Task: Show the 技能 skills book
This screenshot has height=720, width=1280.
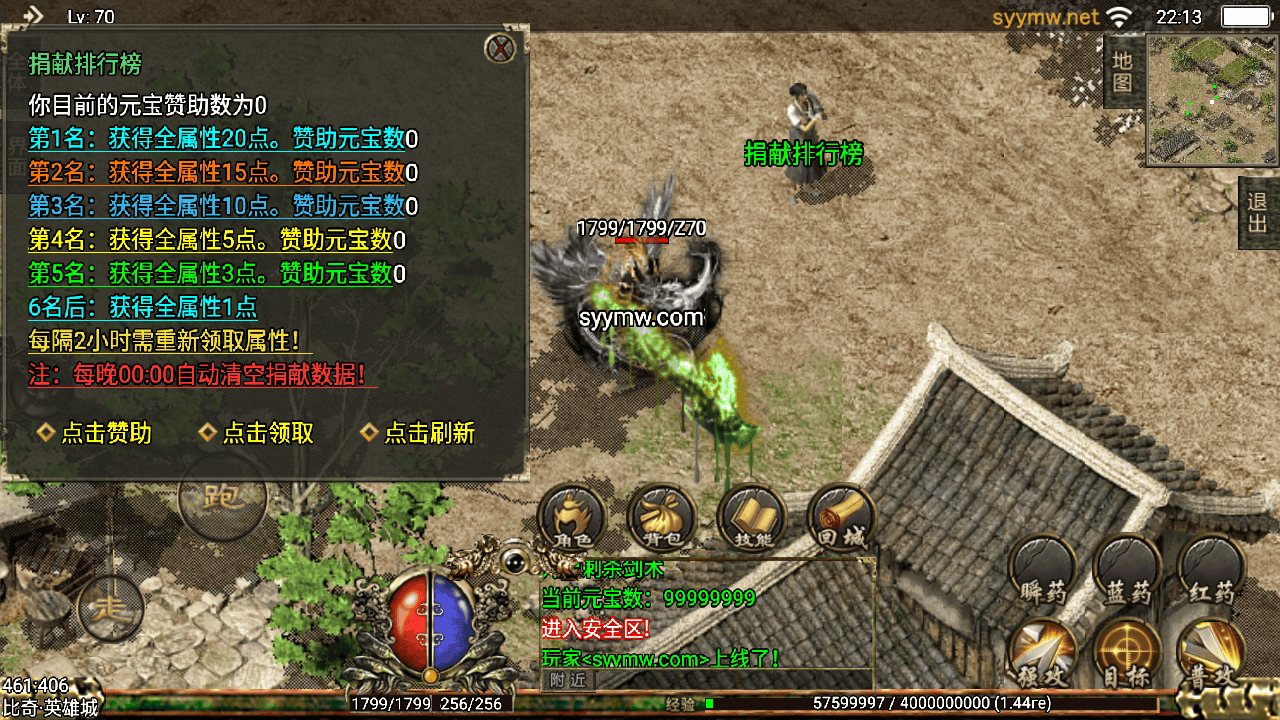Action: (751, 519)
